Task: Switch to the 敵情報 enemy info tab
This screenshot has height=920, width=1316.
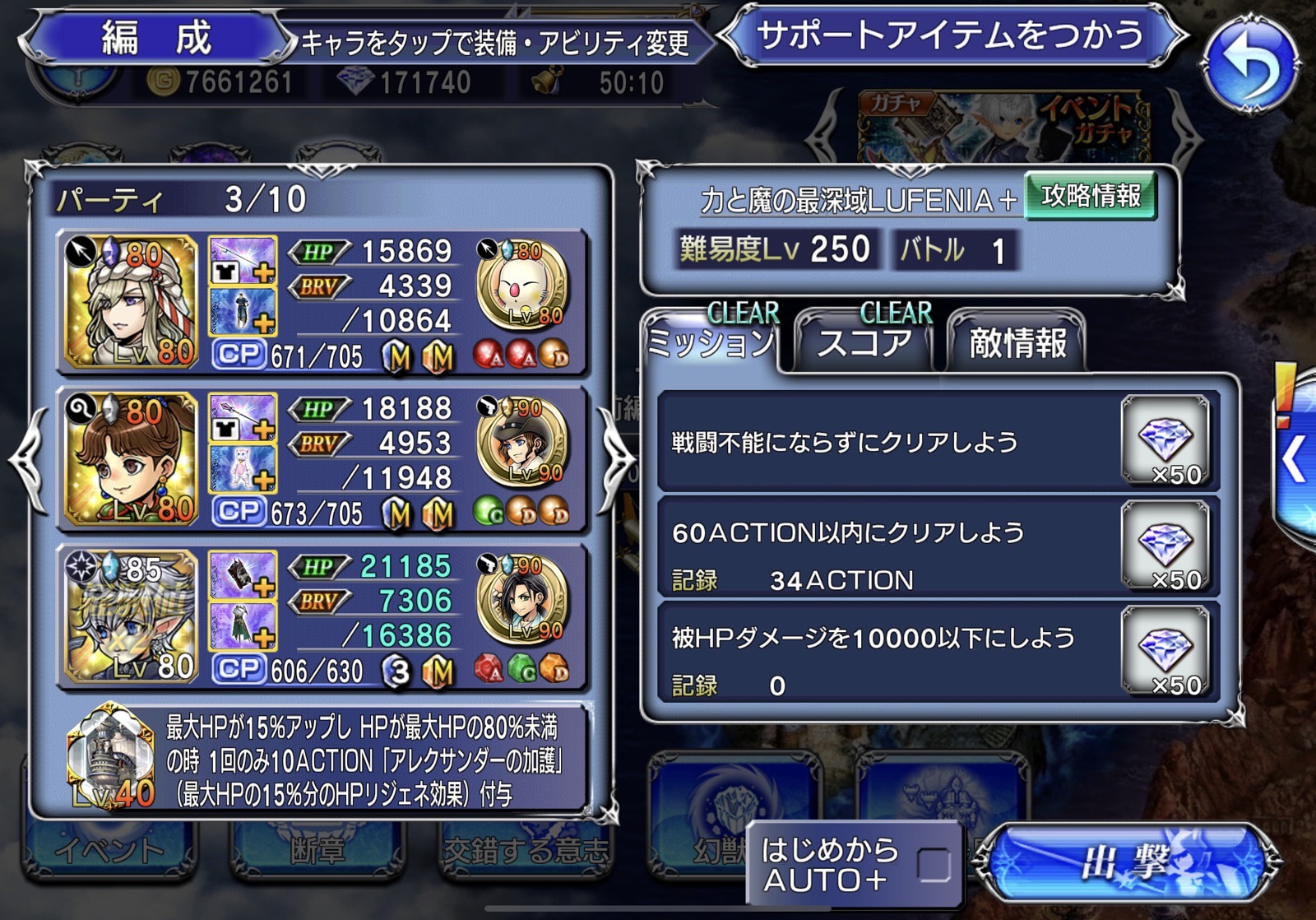Action: [x=1017, y=342]
